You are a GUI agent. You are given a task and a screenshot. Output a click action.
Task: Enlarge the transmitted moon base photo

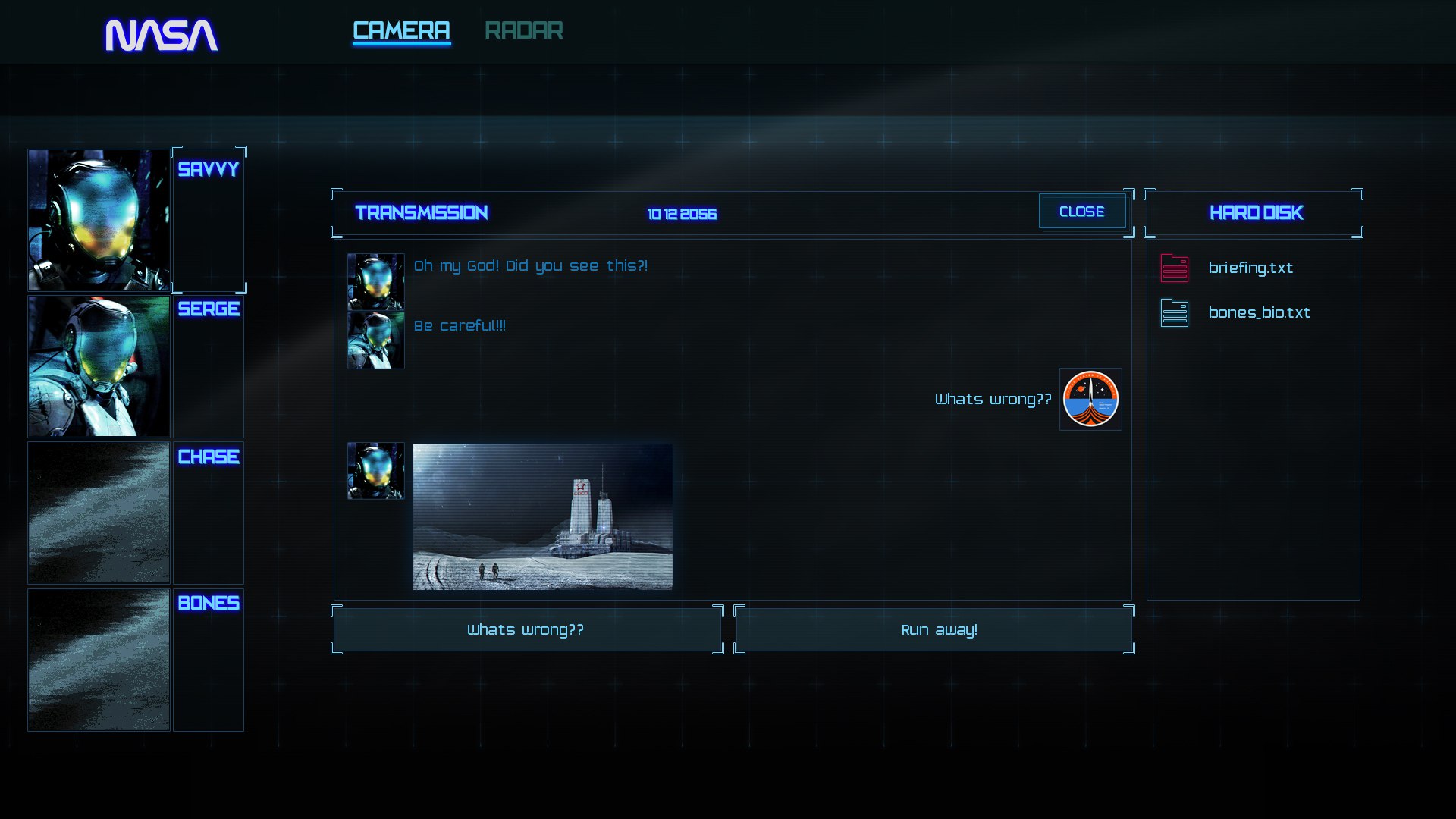tap(542, 516)
